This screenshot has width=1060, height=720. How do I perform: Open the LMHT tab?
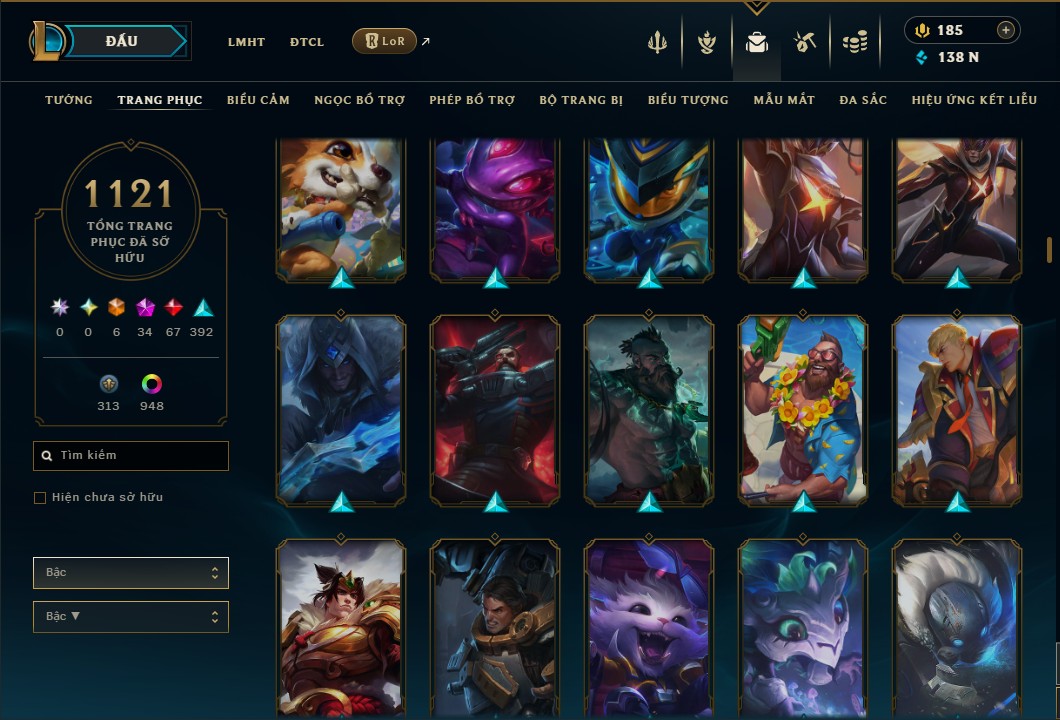(246, 42)
